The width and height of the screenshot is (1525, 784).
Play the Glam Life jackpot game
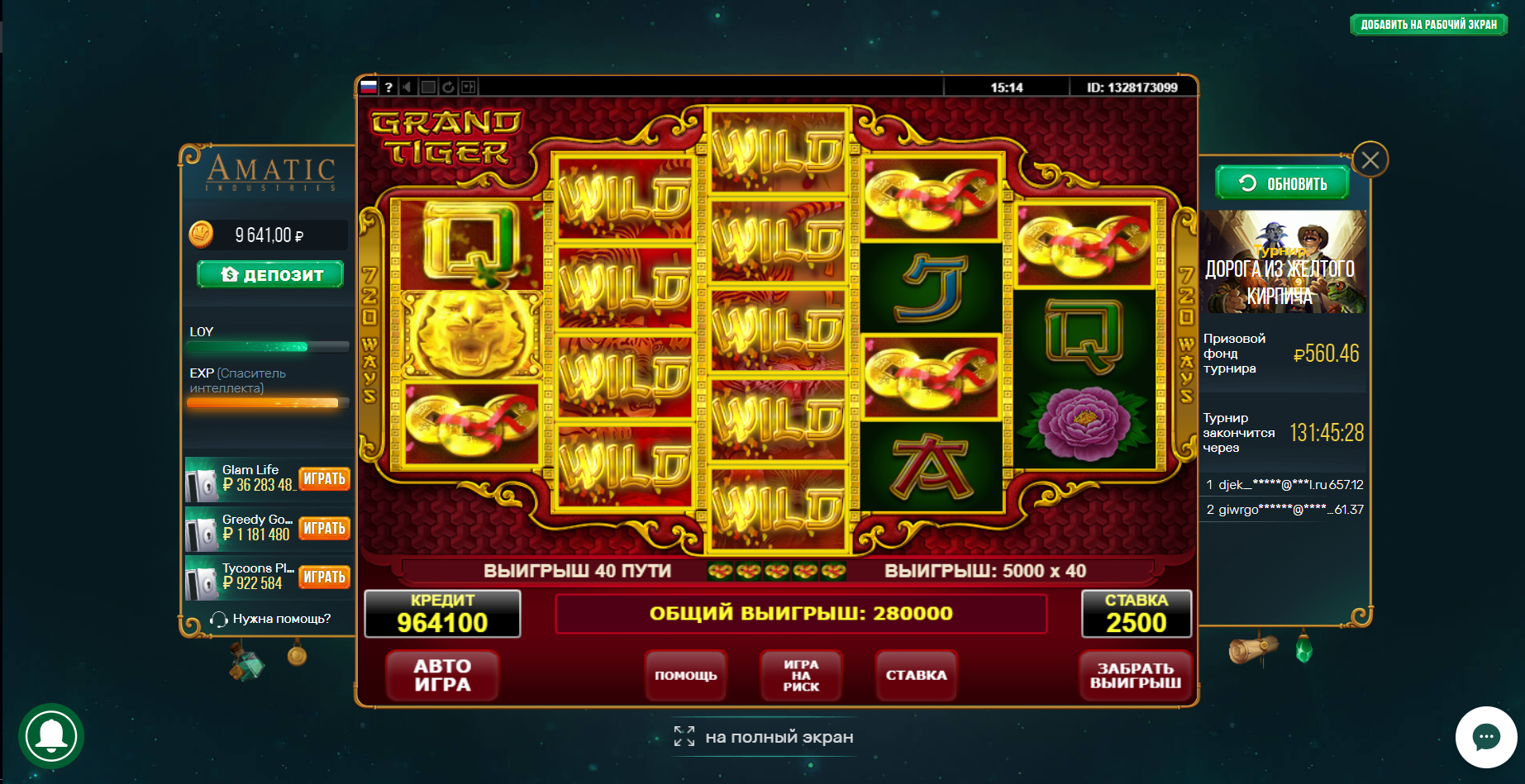tap(324, 479)
